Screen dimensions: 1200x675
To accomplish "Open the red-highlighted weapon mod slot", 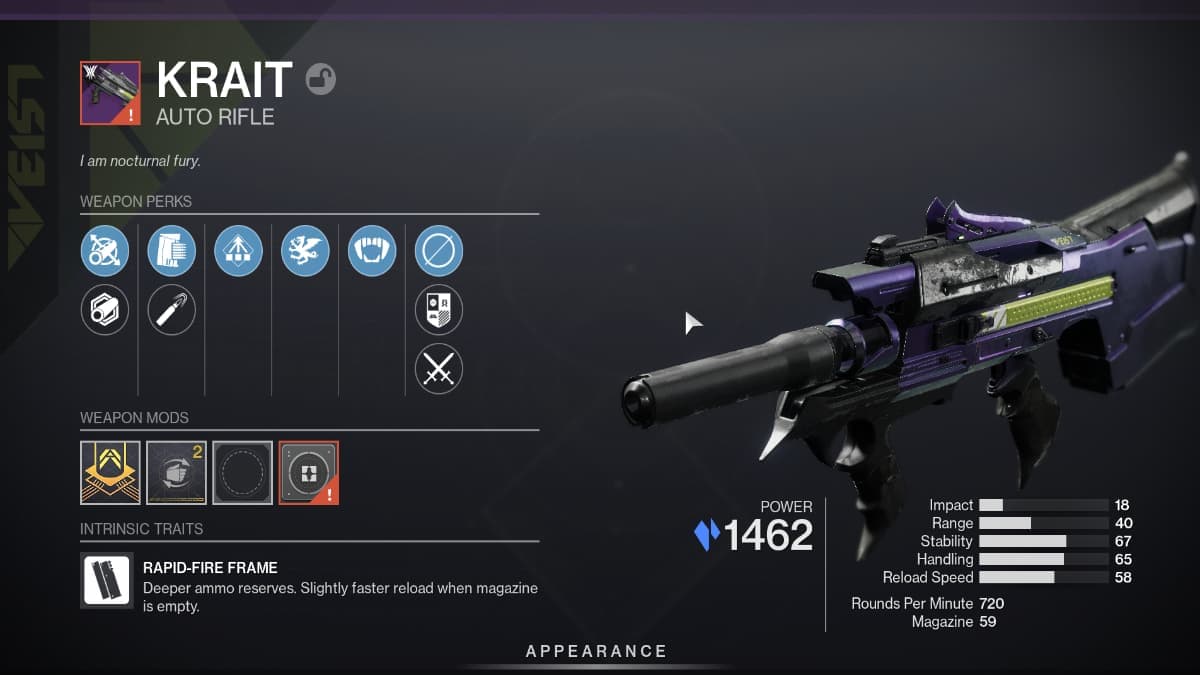I will pyautogui.click(x=308, y=472).
